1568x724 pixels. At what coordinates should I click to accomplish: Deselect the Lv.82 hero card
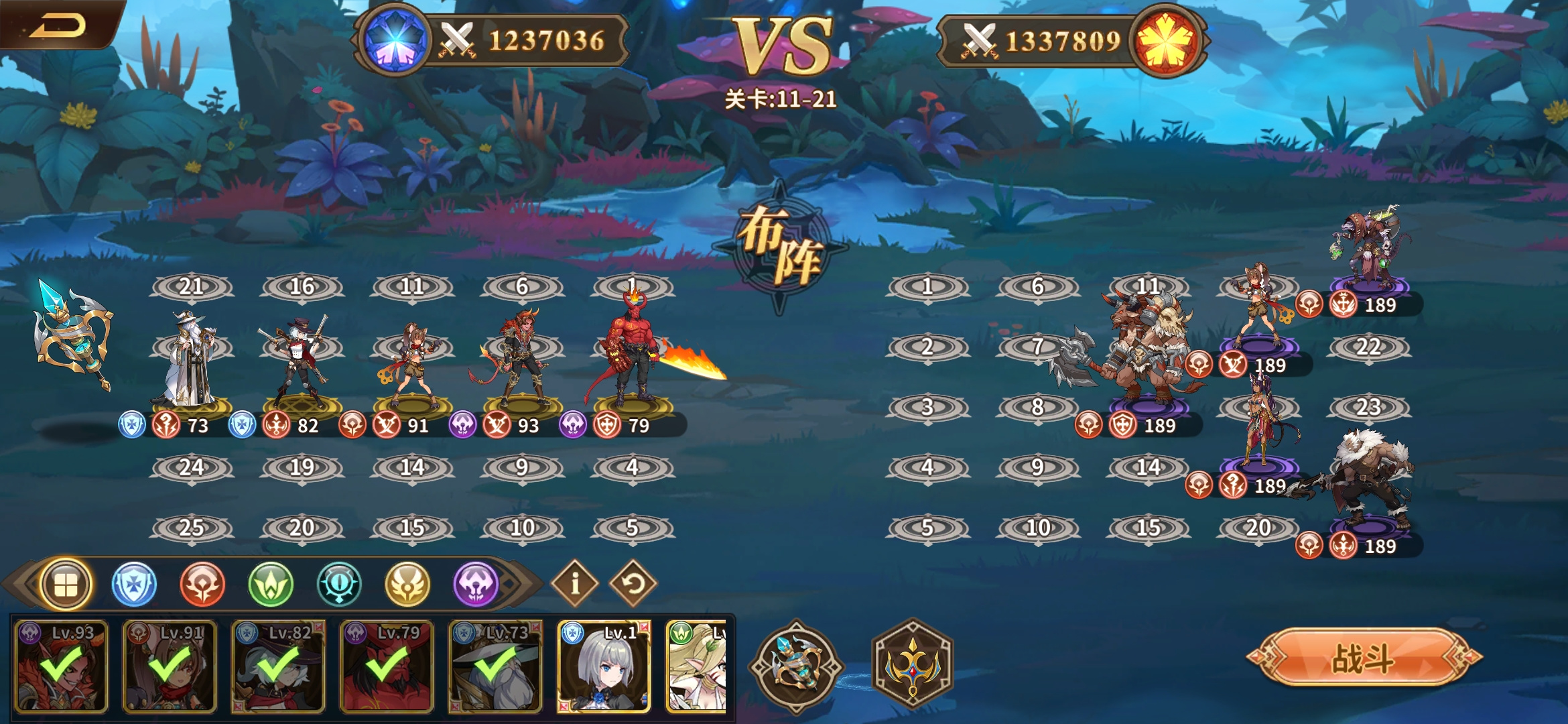[278, 666]
